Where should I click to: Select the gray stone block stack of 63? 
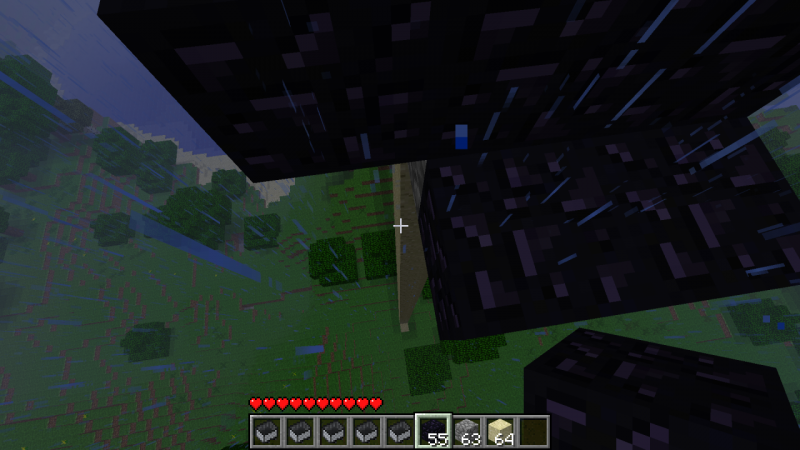click(467, 431)
